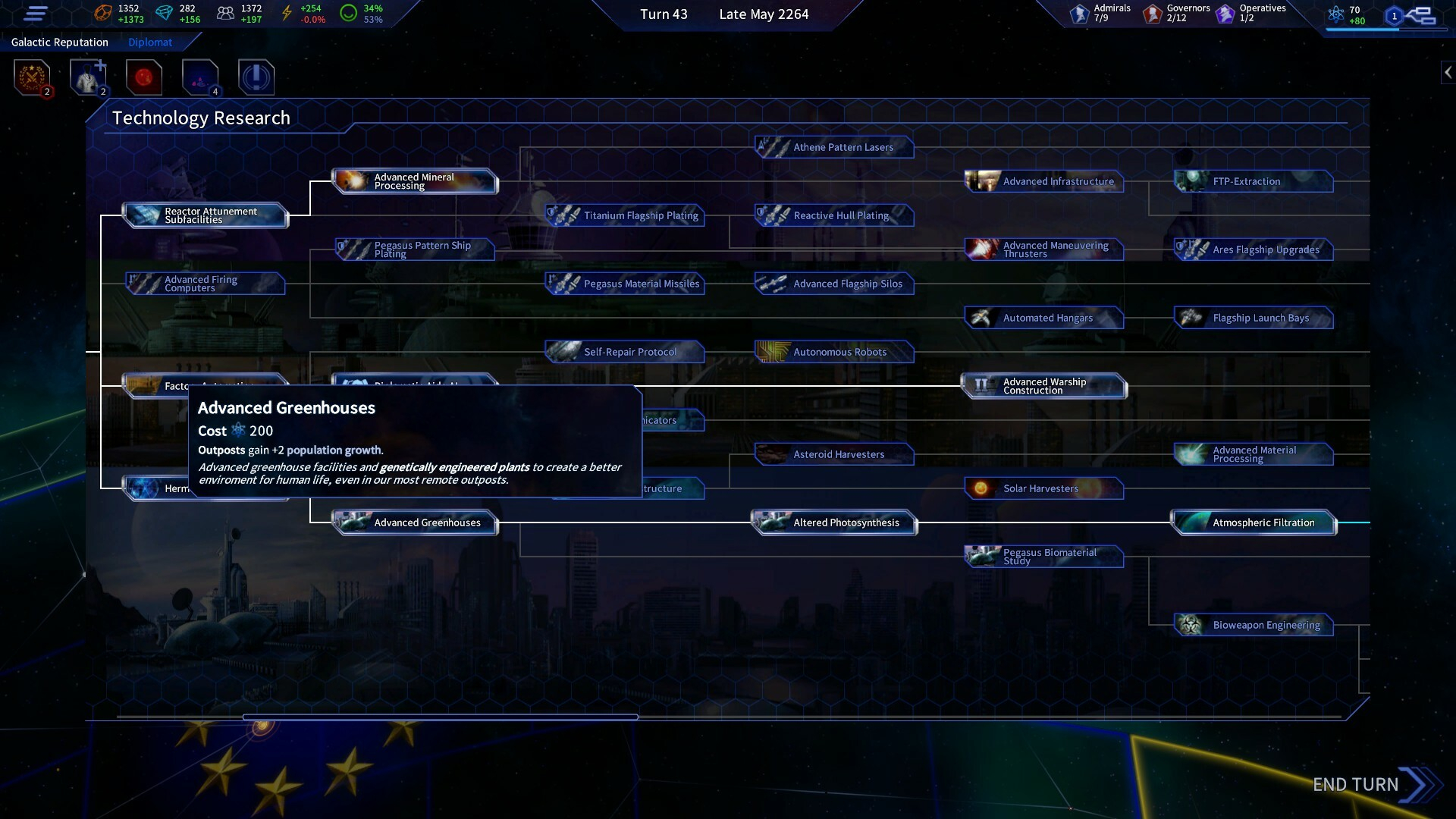Select Athene Pattern Lasers research

834,147
